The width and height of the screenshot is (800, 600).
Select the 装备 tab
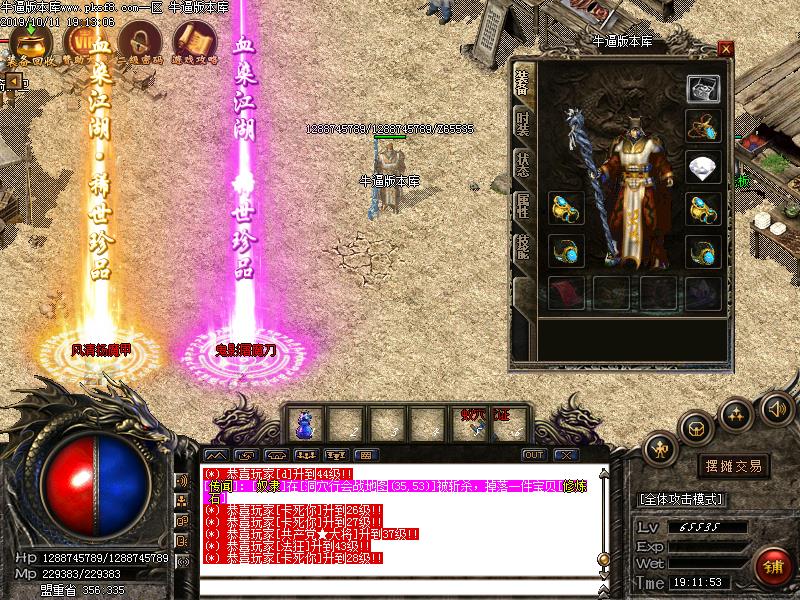point(522,84)
